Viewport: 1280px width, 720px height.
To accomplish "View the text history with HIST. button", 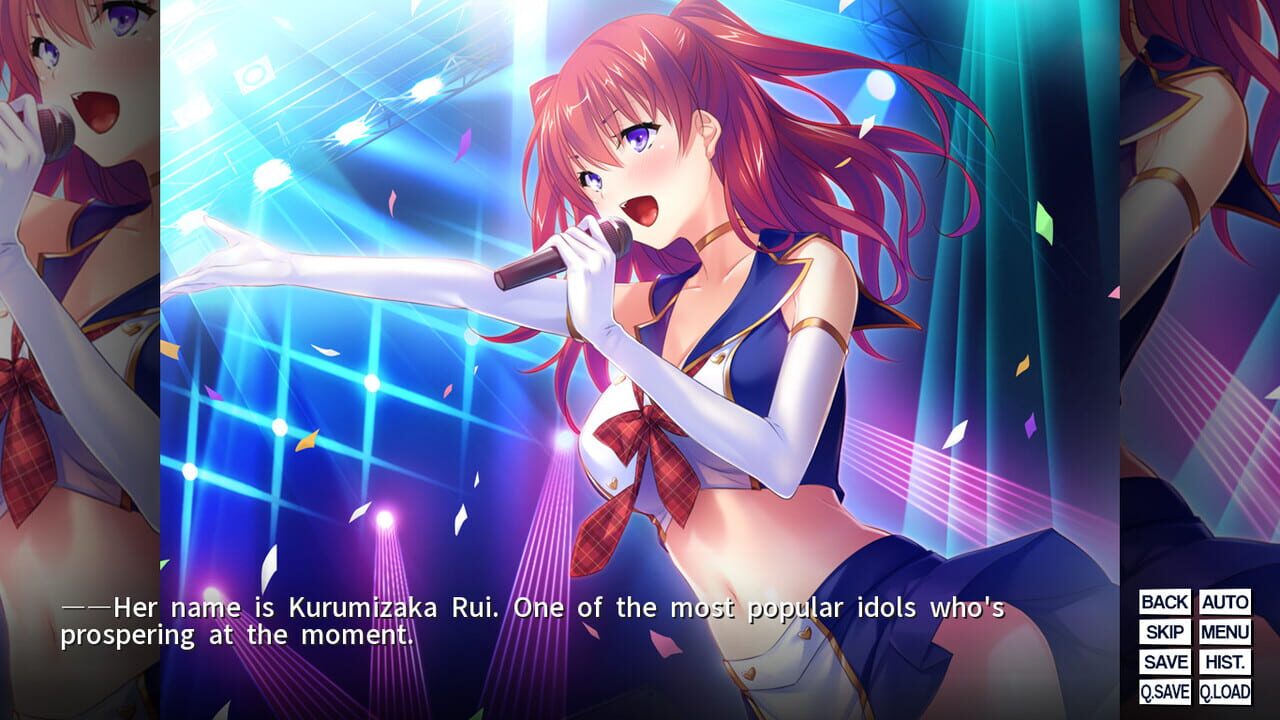I will click(x=1227, y=661).
